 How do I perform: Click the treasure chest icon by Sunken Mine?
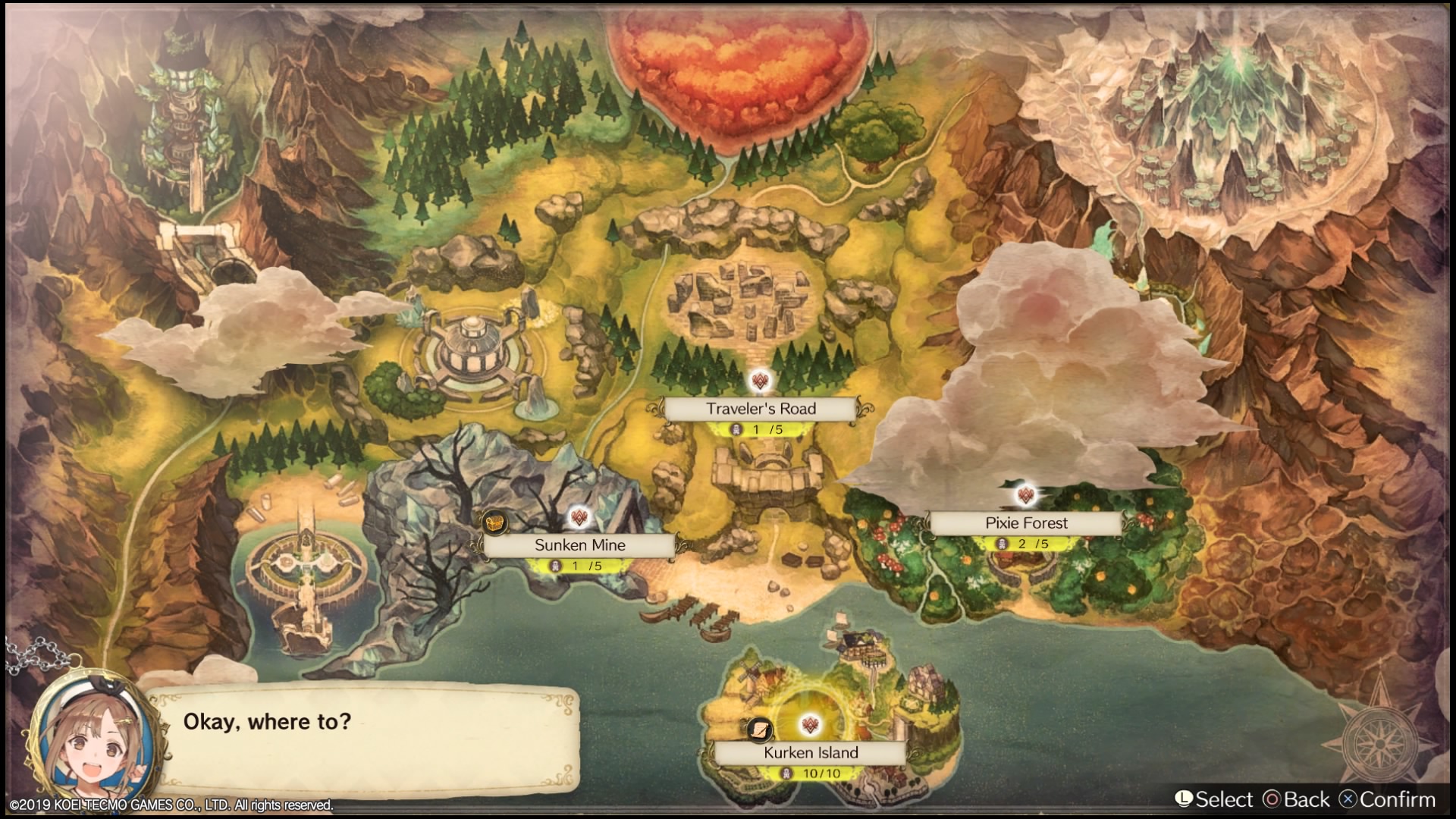(x=494, y=522)
